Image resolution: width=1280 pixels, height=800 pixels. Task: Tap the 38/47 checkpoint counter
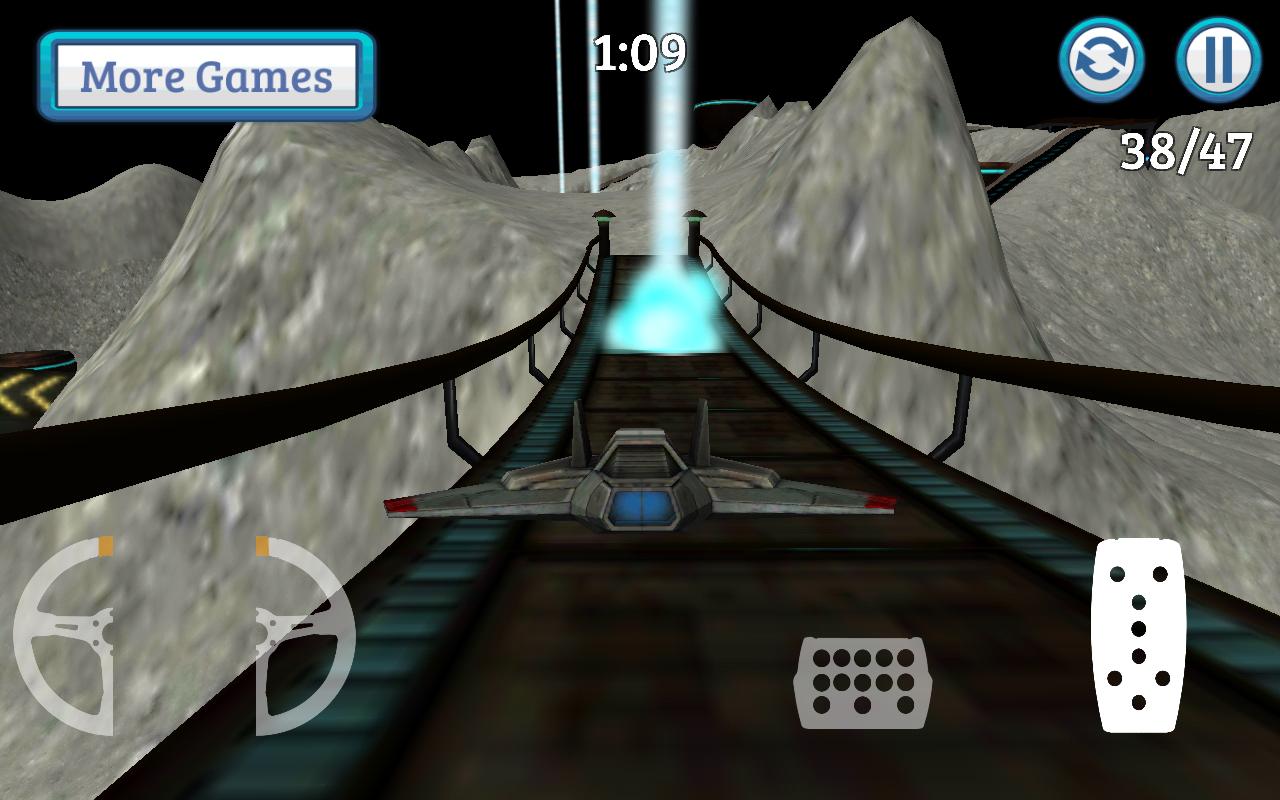tap(1188, 150)
